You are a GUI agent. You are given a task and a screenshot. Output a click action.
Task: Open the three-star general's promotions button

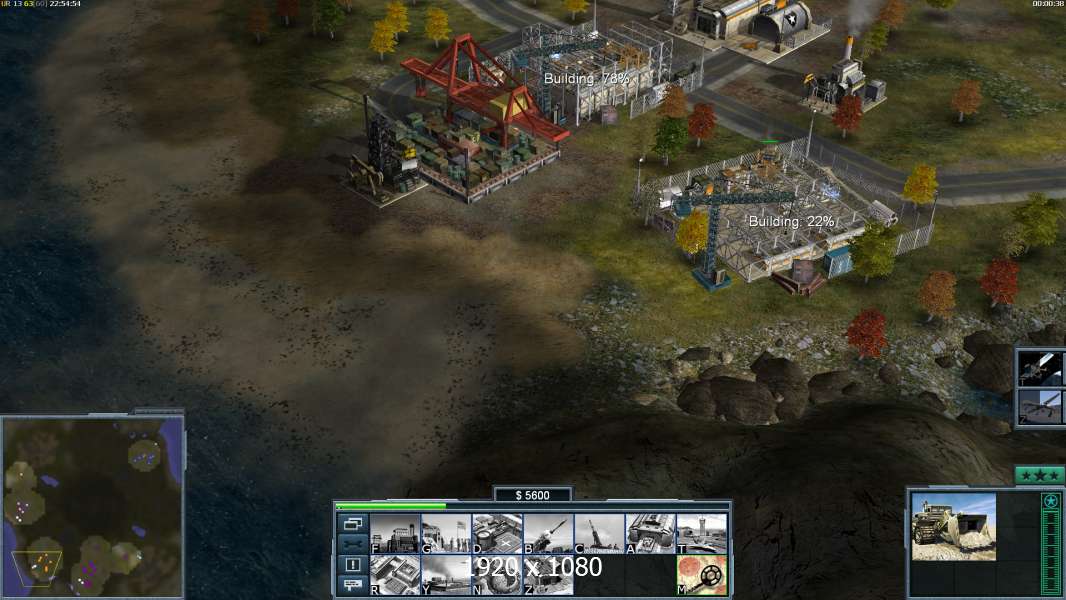[1039, 475]
